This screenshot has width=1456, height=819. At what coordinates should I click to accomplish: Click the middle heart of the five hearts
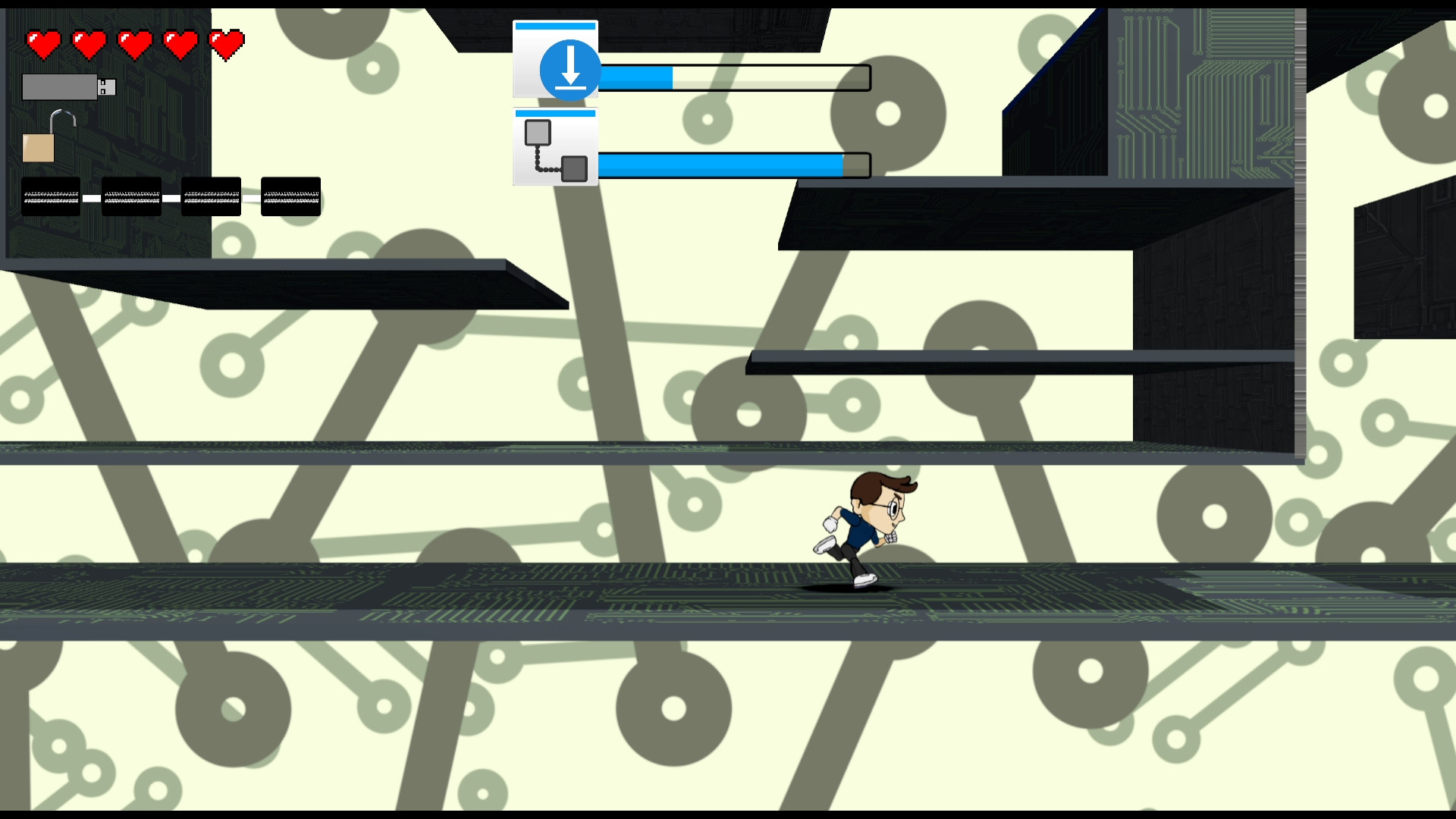135,43
